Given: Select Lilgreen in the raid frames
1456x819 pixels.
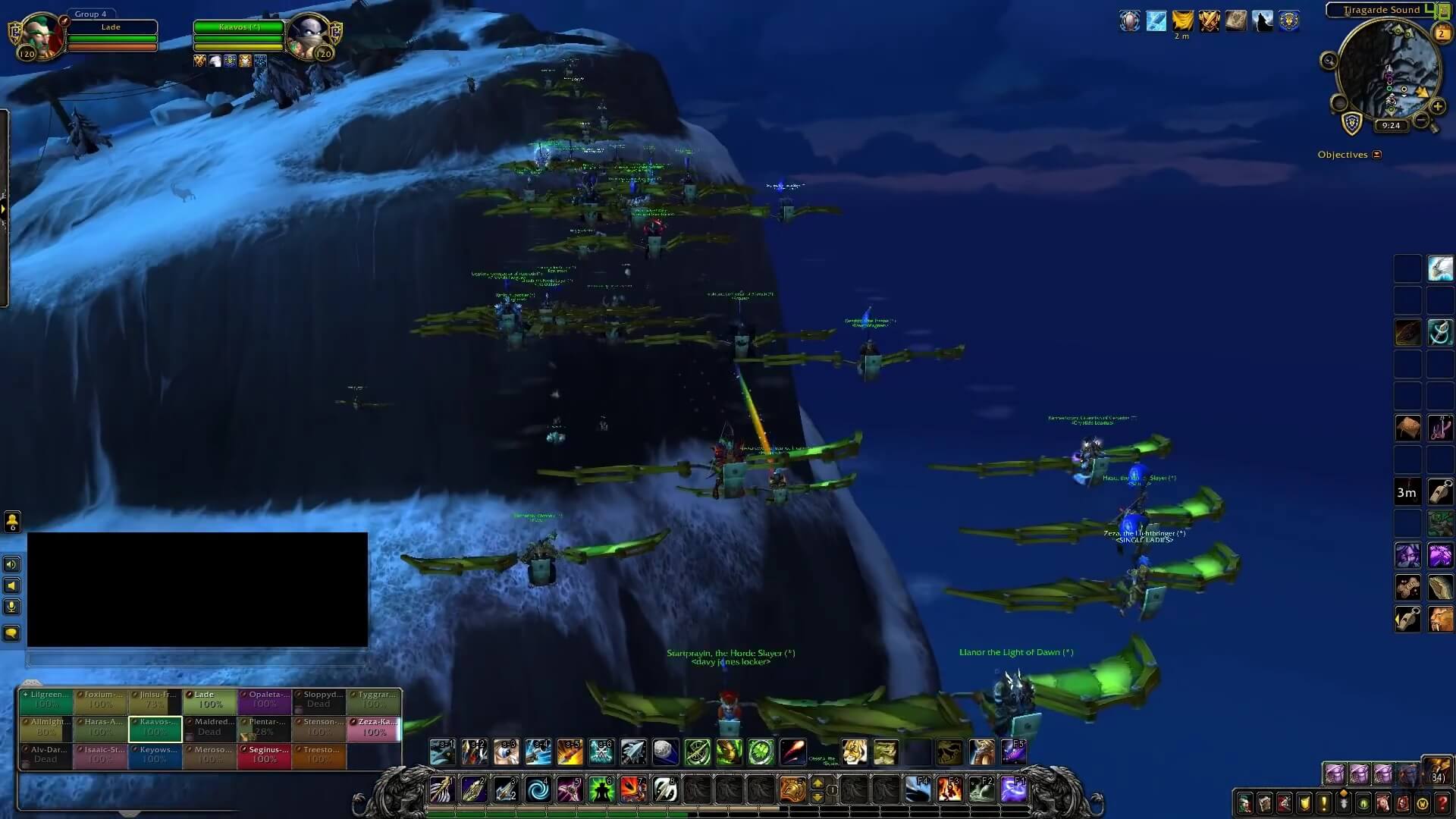Looking at the screenshot, I should pyautogui.click(x=45, y=700).
